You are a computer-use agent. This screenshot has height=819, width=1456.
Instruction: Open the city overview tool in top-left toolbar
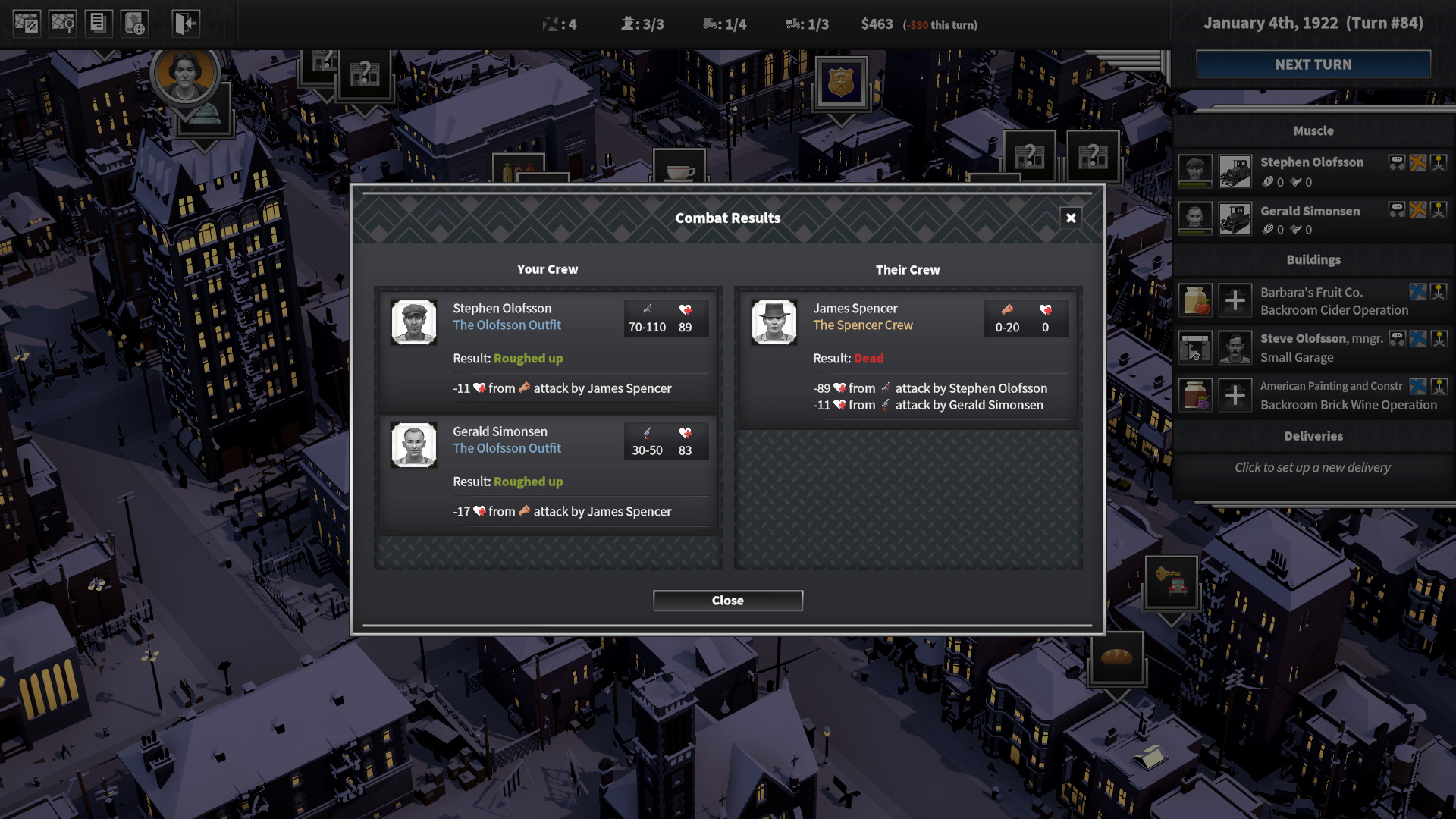[27, 23]
